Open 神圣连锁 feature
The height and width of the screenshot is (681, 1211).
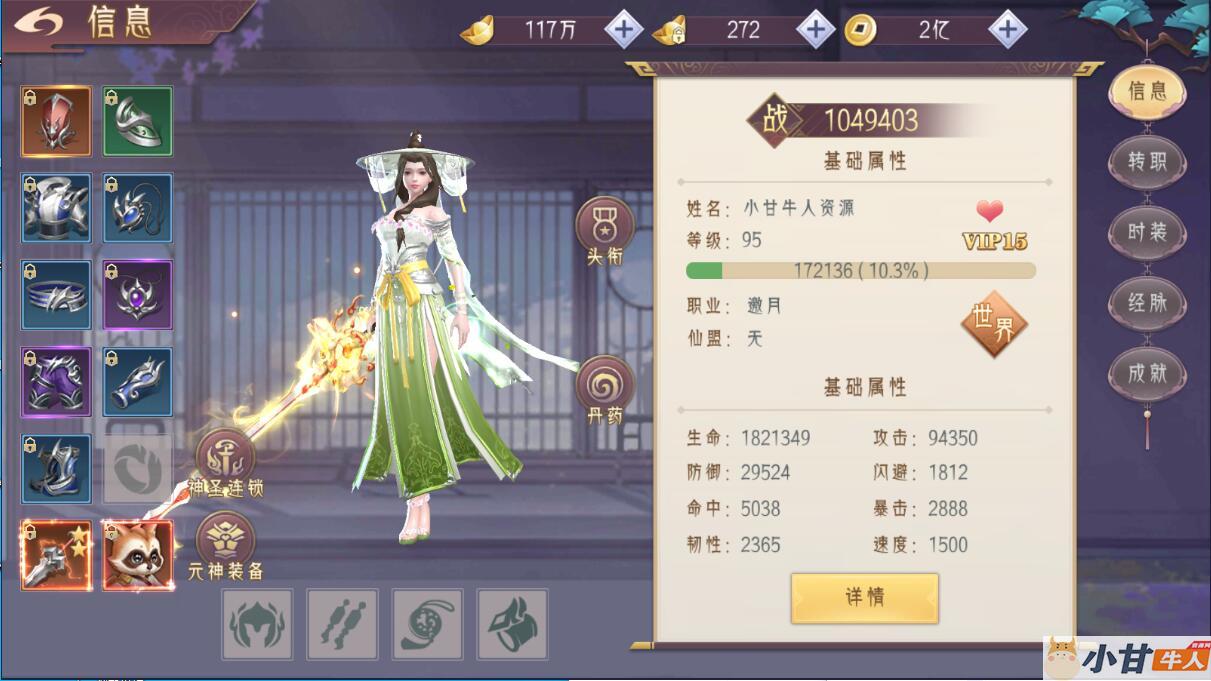(x=225, y=462)
